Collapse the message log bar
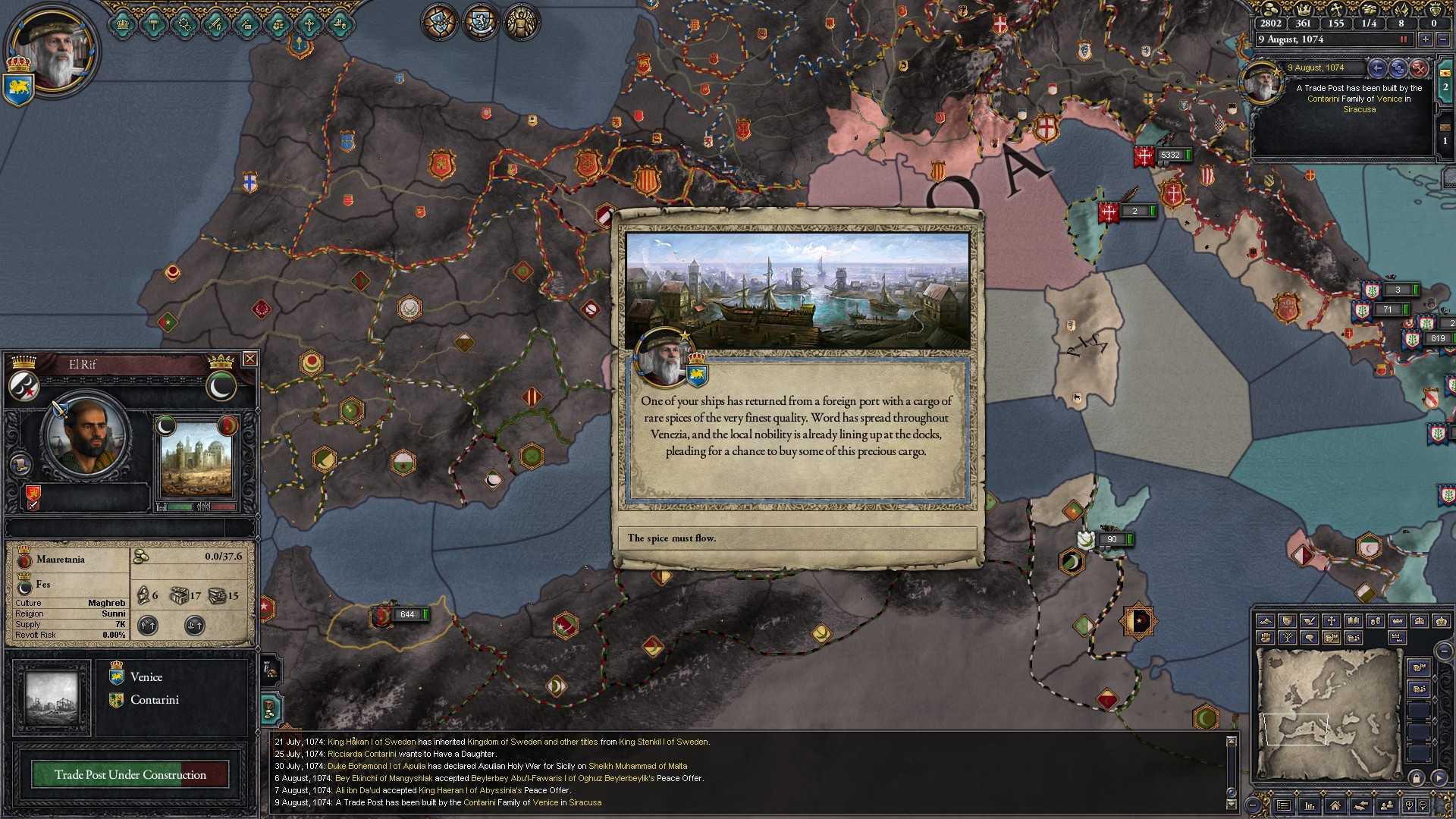This screenshot has width=1456, height=819. (1252, 805)
